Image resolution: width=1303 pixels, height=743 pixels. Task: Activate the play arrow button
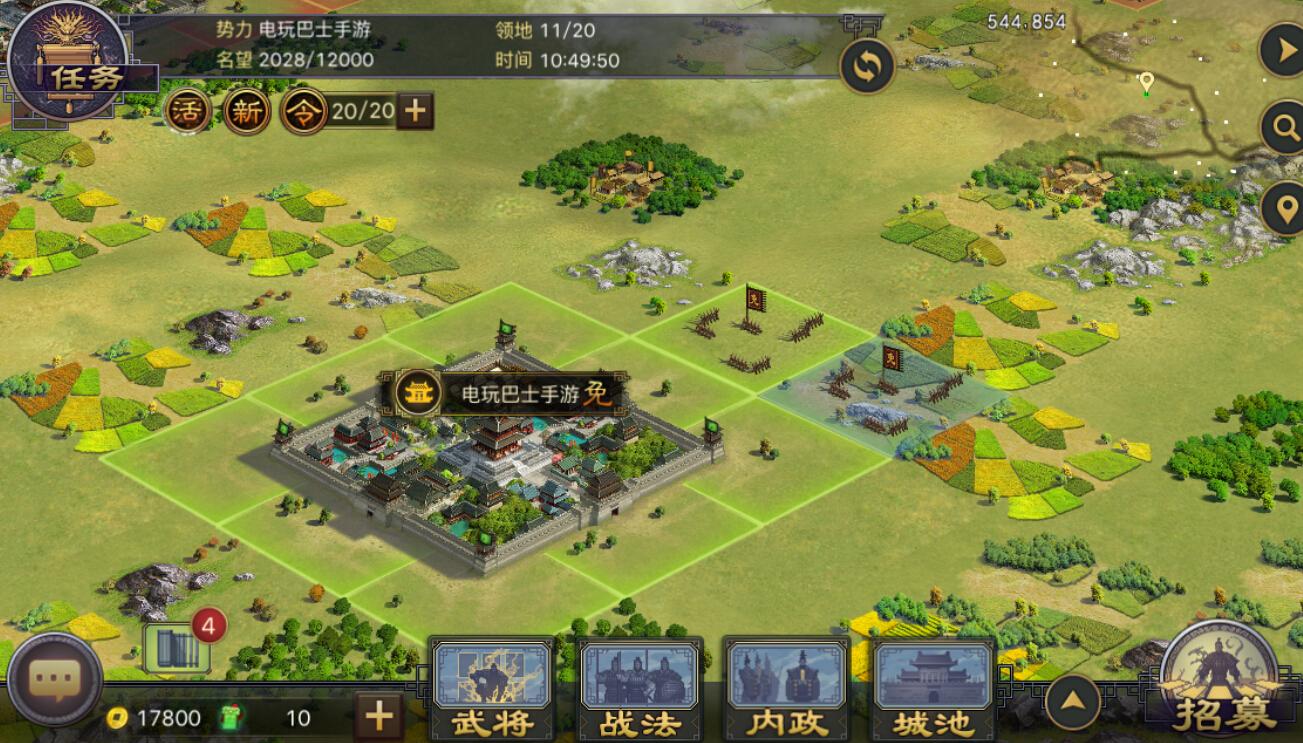(x=1281, y=50)
